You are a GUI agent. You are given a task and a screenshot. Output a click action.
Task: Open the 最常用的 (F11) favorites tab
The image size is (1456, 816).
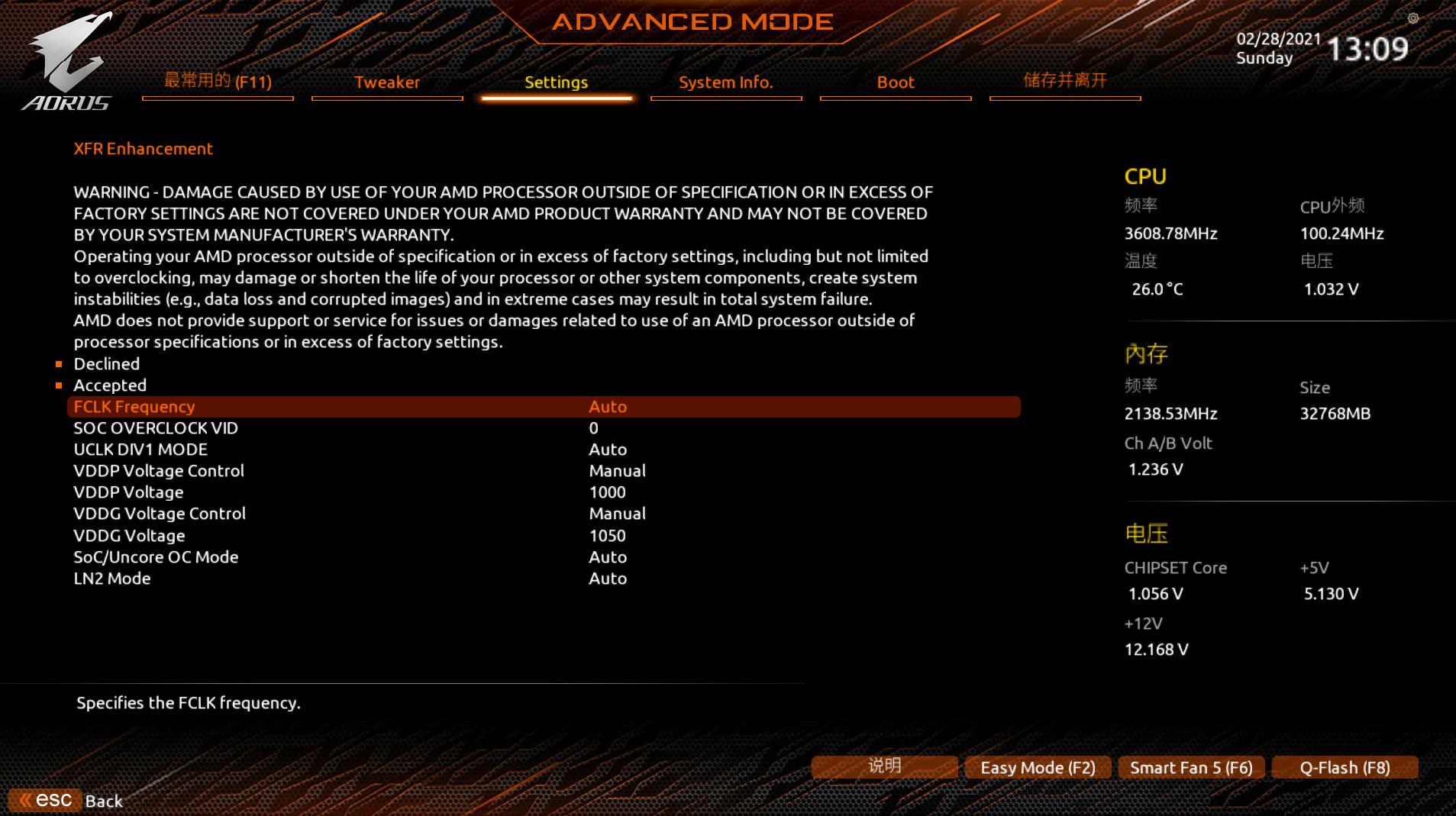pyautogui.click(x=218, y=82)
